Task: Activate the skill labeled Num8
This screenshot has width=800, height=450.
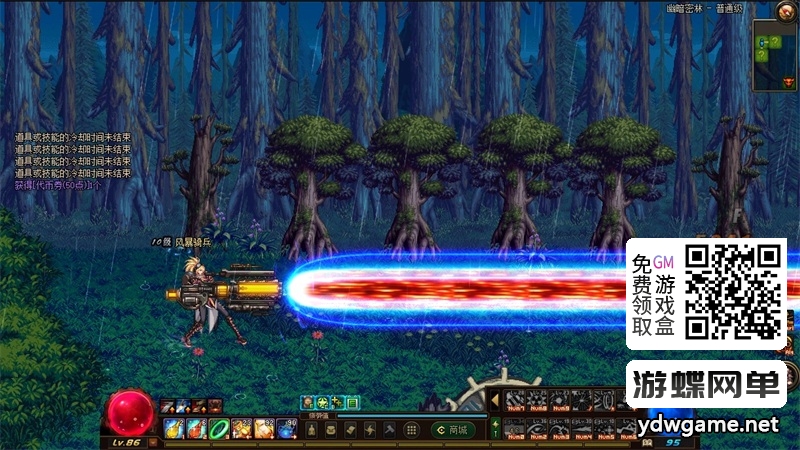Action: point(539,401)
